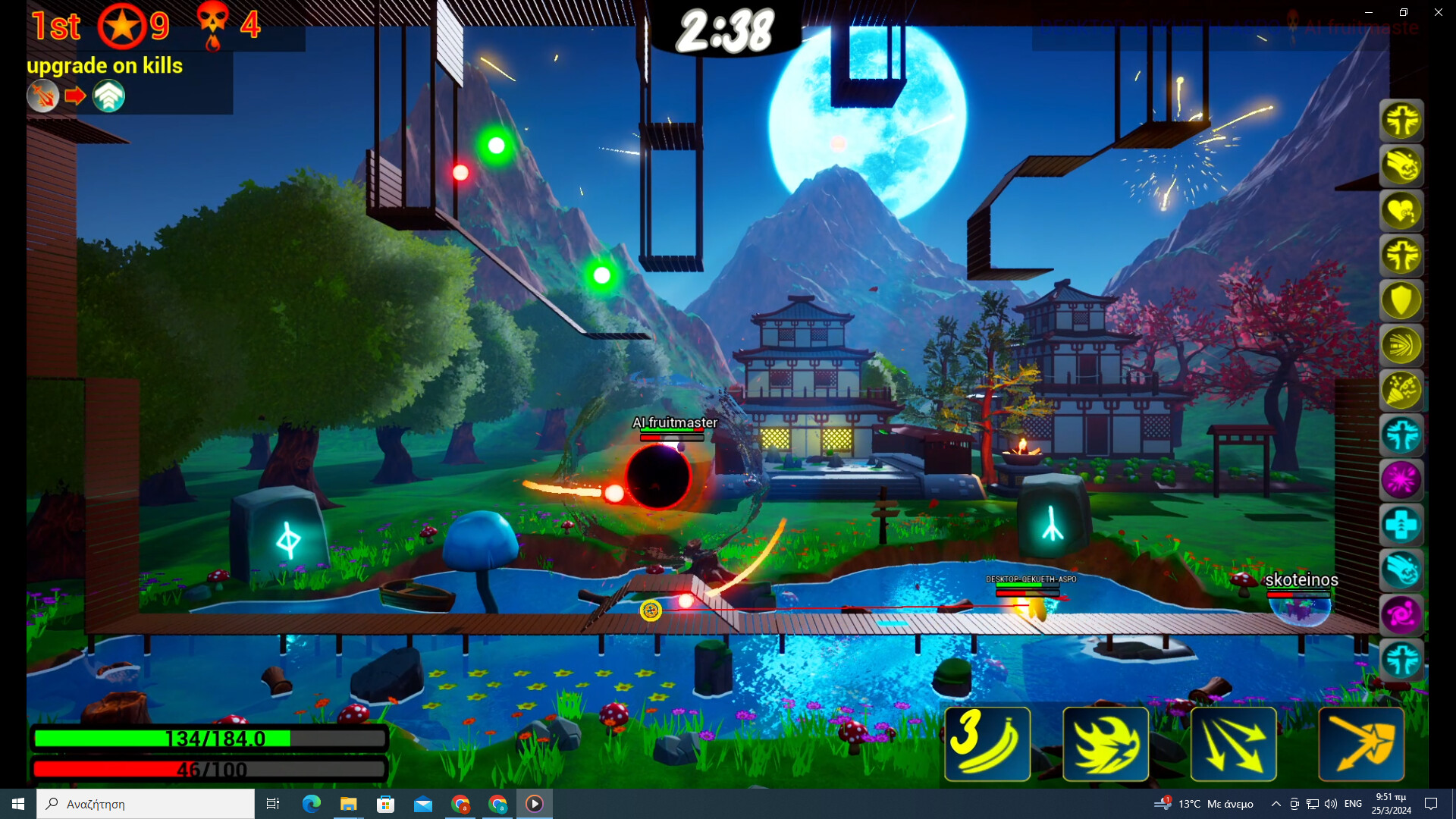Image resolution: width=1456 pixels, height=819 pixels.
Task: Toggle the notification center open
Action: click(1431, 804)
